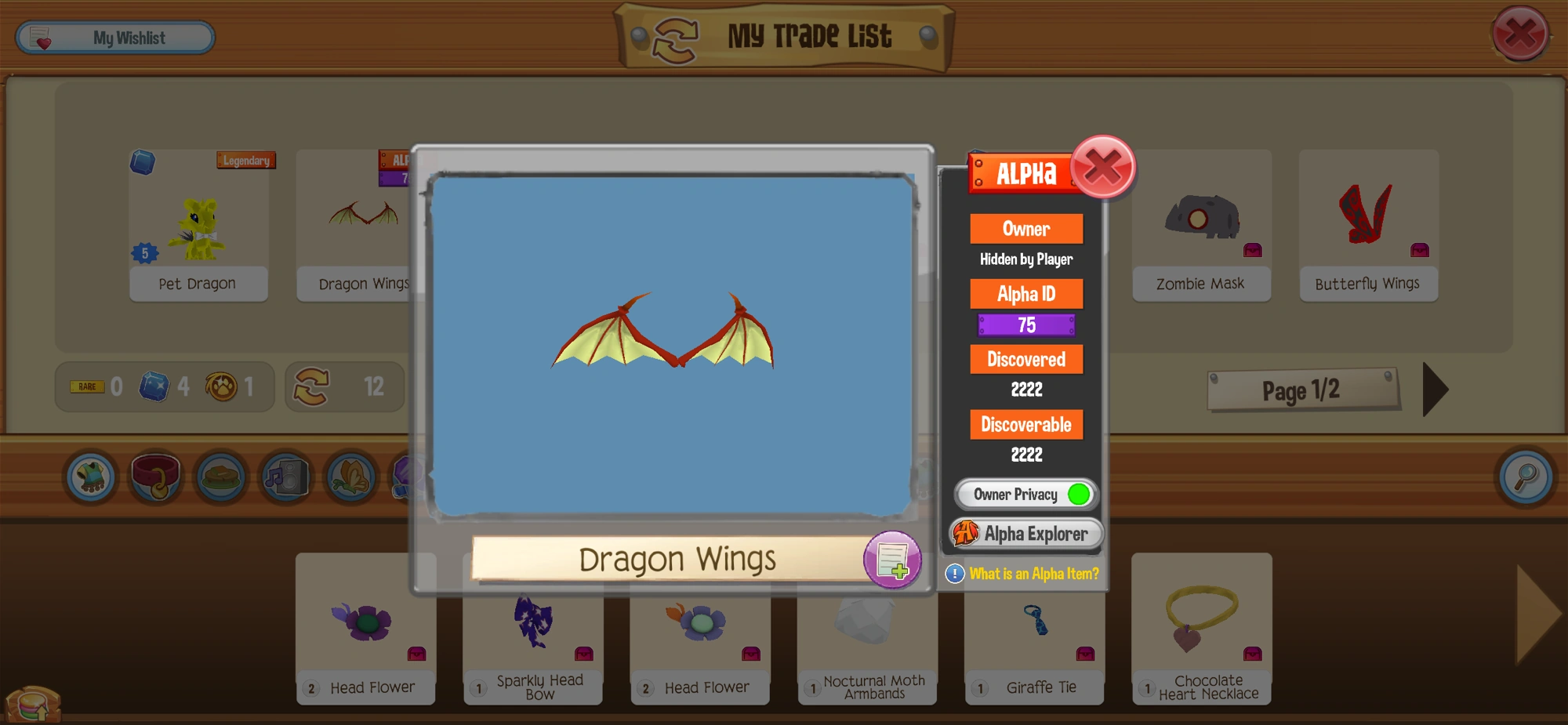Advance to page 2 with the right arrow
Viewport: 1568px width, 725px height.
(1435, 390)
